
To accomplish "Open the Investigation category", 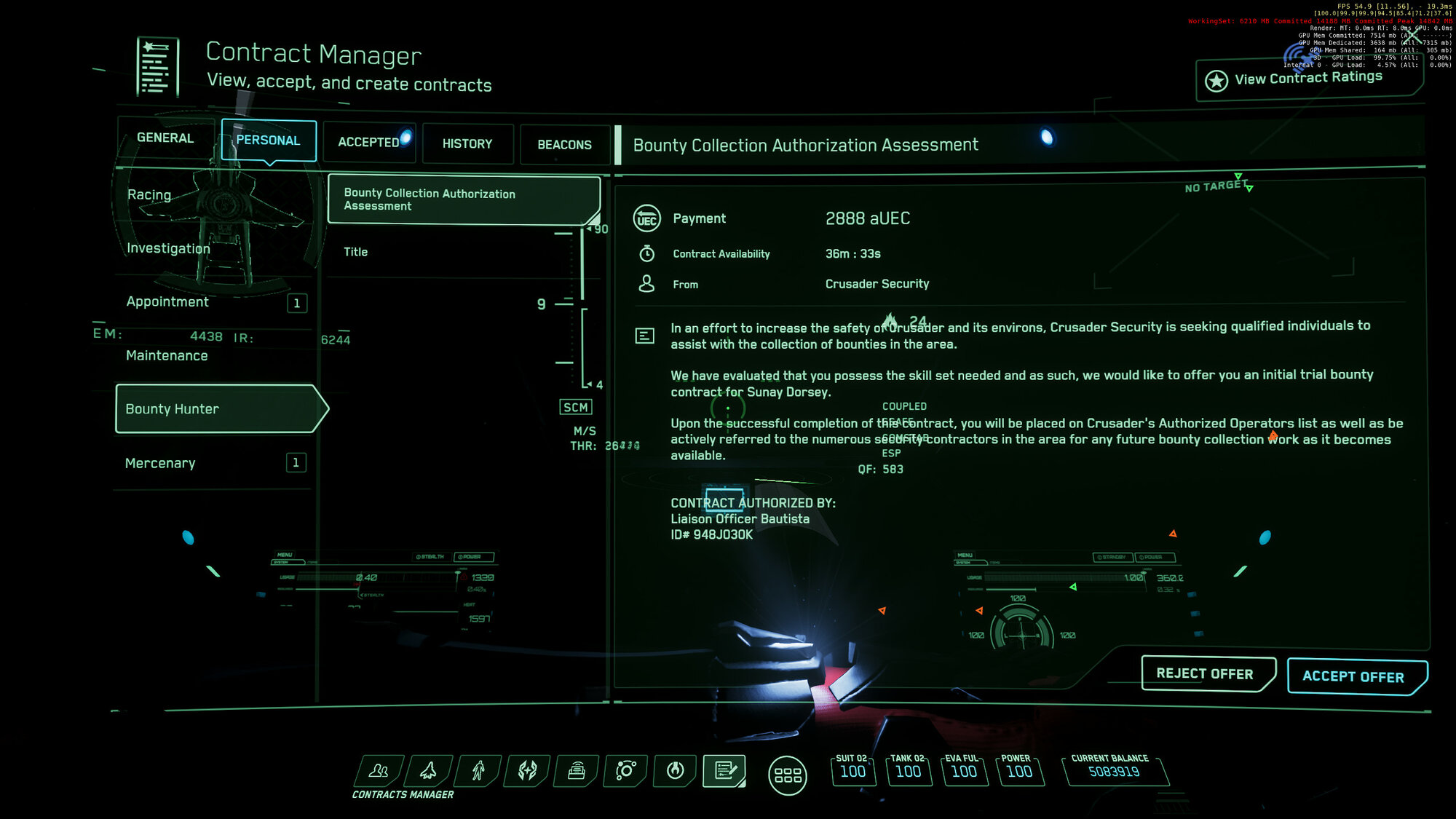I will coord(168,248).
